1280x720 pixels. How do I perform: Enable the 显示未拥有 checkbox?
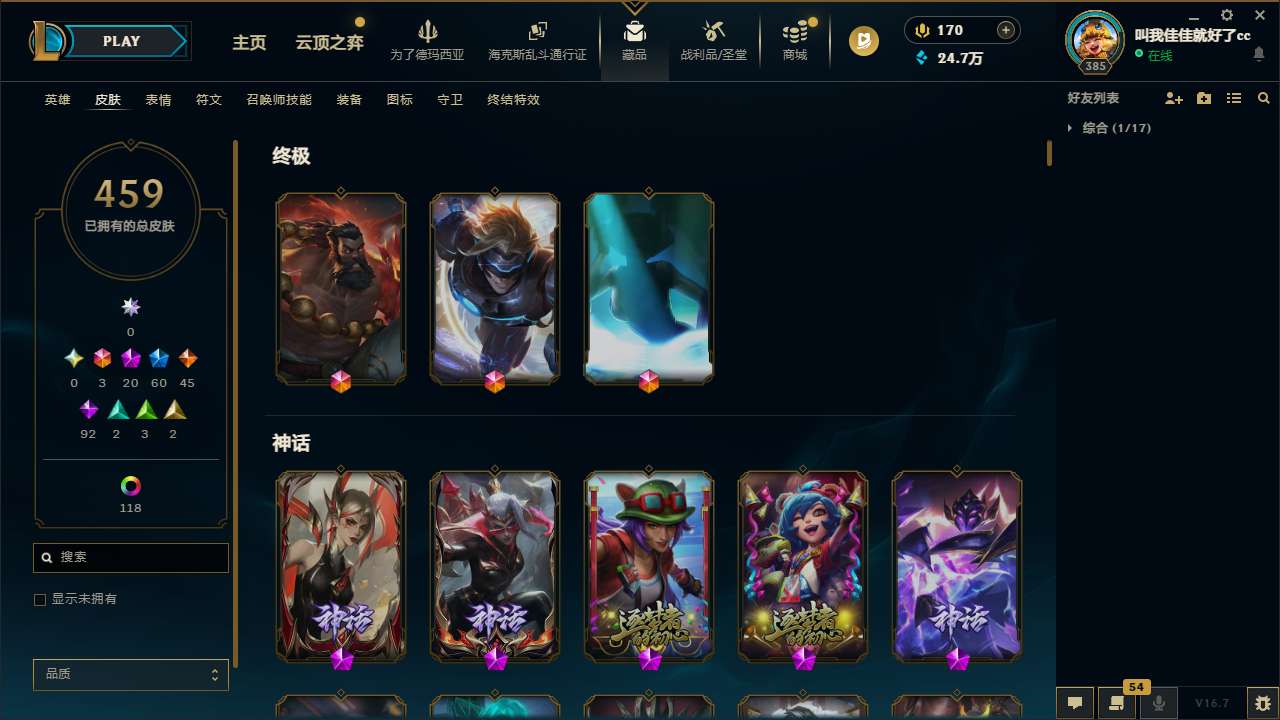click(40, 599)
